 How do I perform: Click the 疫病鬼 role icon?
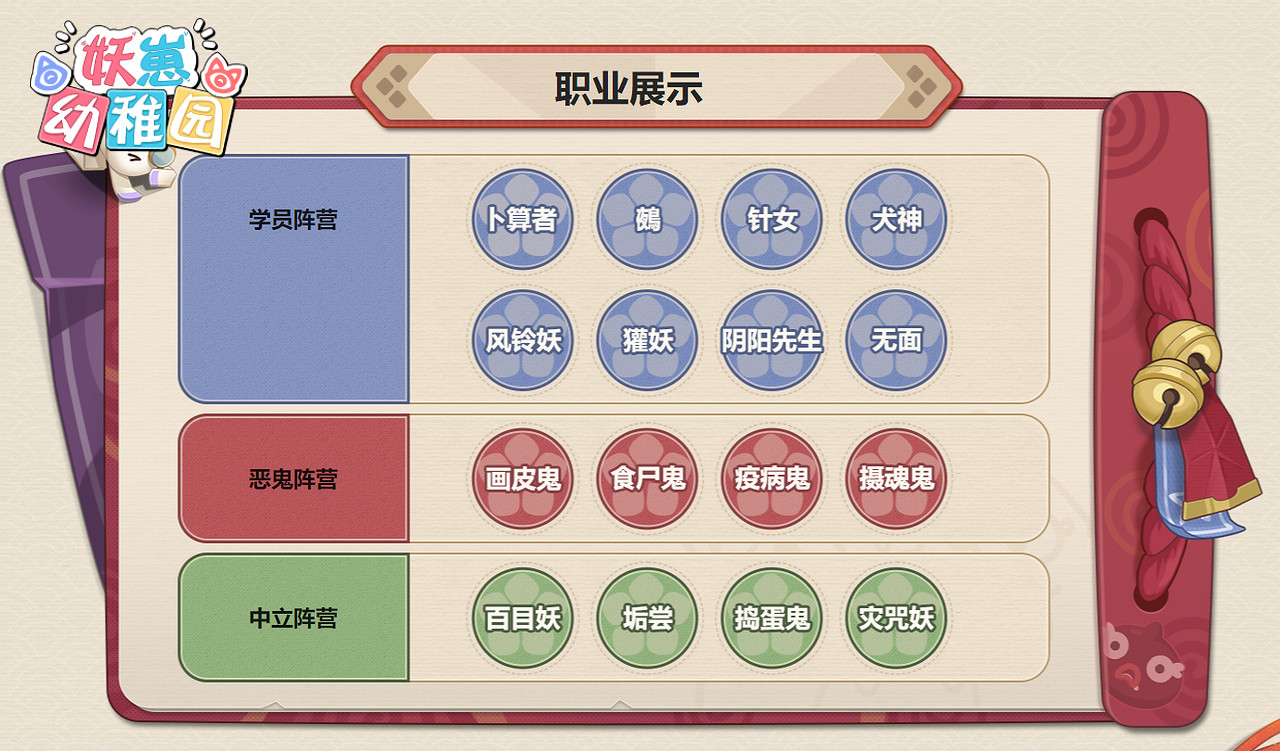click(x=772, y=480)
